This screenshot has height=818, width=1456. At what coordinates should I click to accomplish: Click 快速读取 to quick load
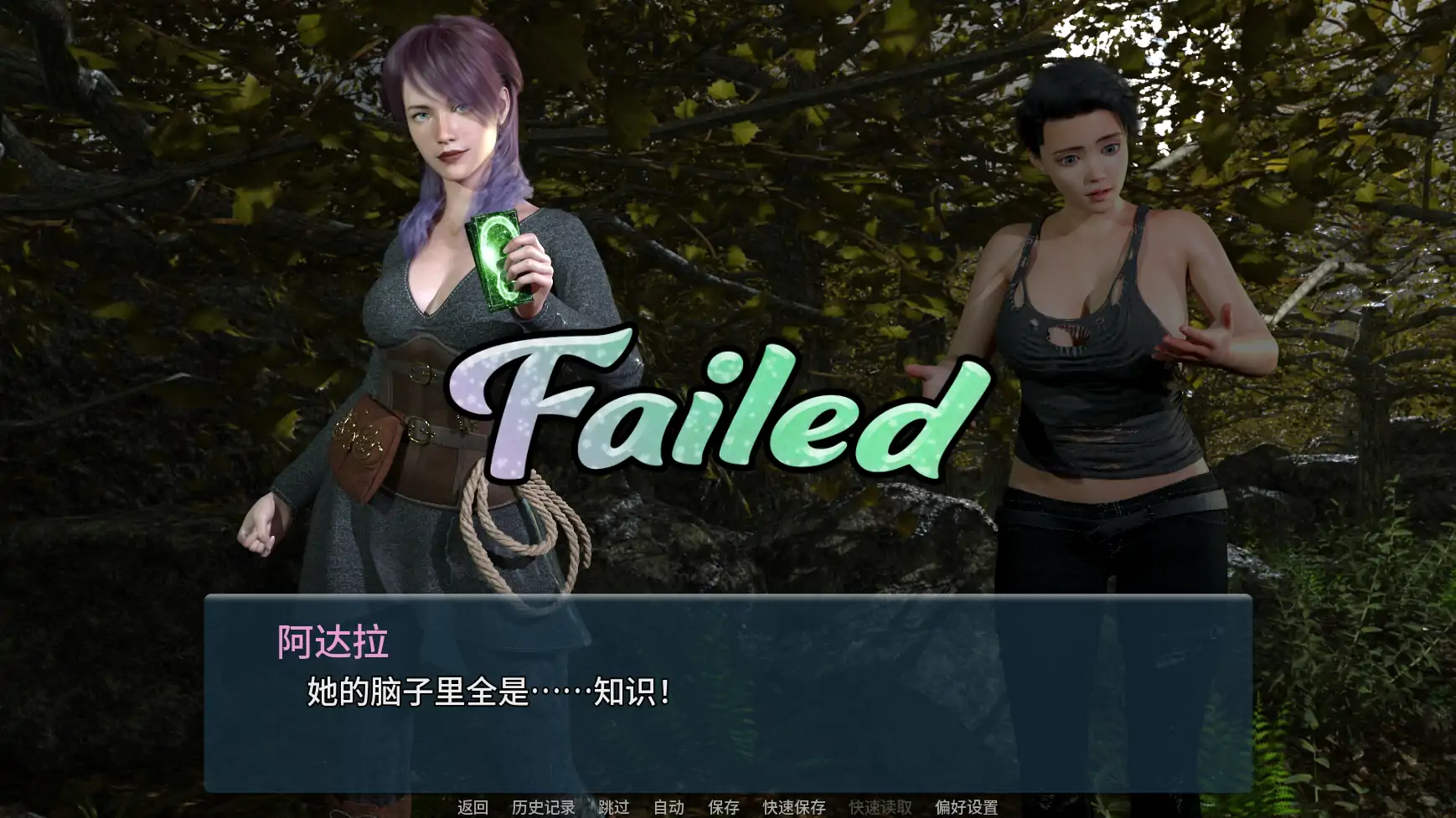tap(880, 806)
